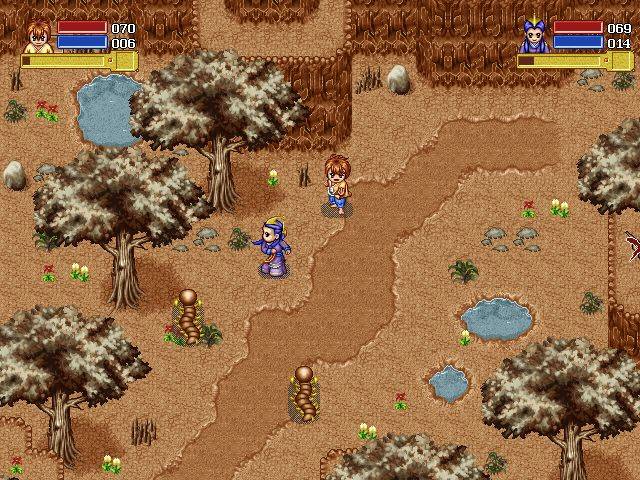This screenshot has width=640, height=480.
Task: Select the blue-haired companion portrait
Action: pyautogui.click(x=533, y=36)
